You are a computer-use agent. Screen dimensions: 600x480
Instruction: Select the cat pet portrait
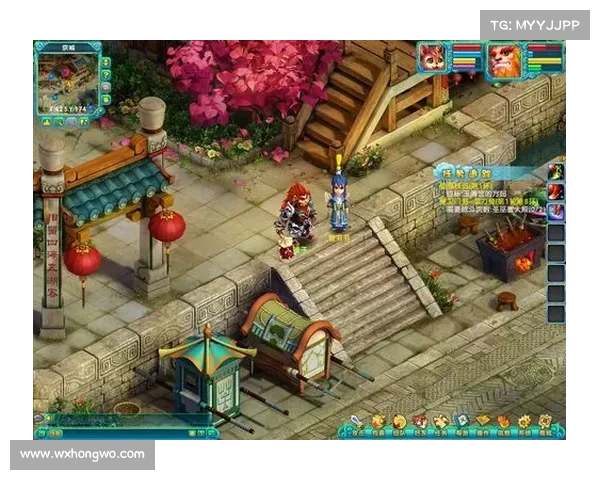(x=434, y=58)
